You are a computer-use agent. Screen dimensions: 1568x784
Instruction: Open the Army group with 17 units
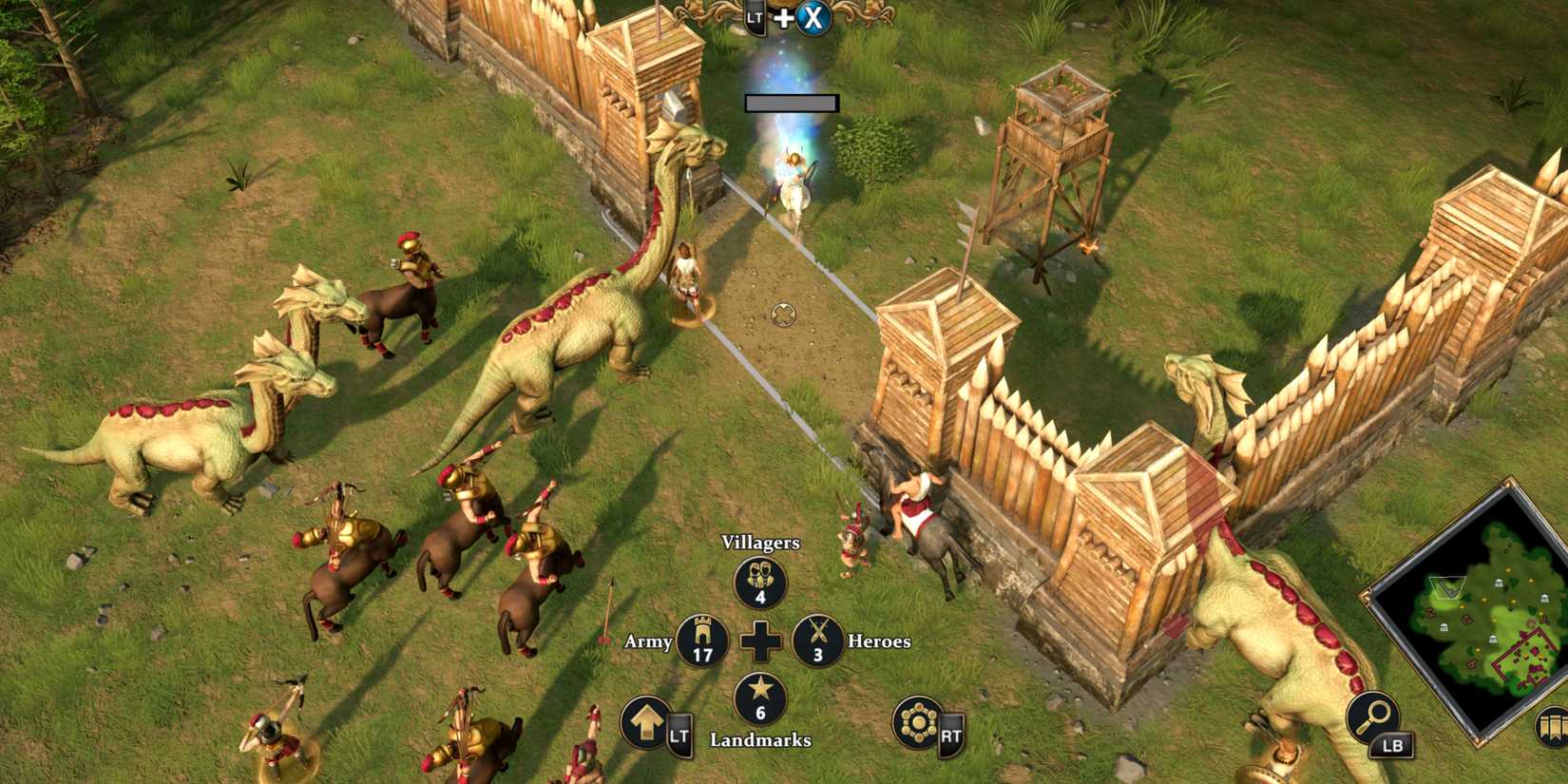[700, 642]
